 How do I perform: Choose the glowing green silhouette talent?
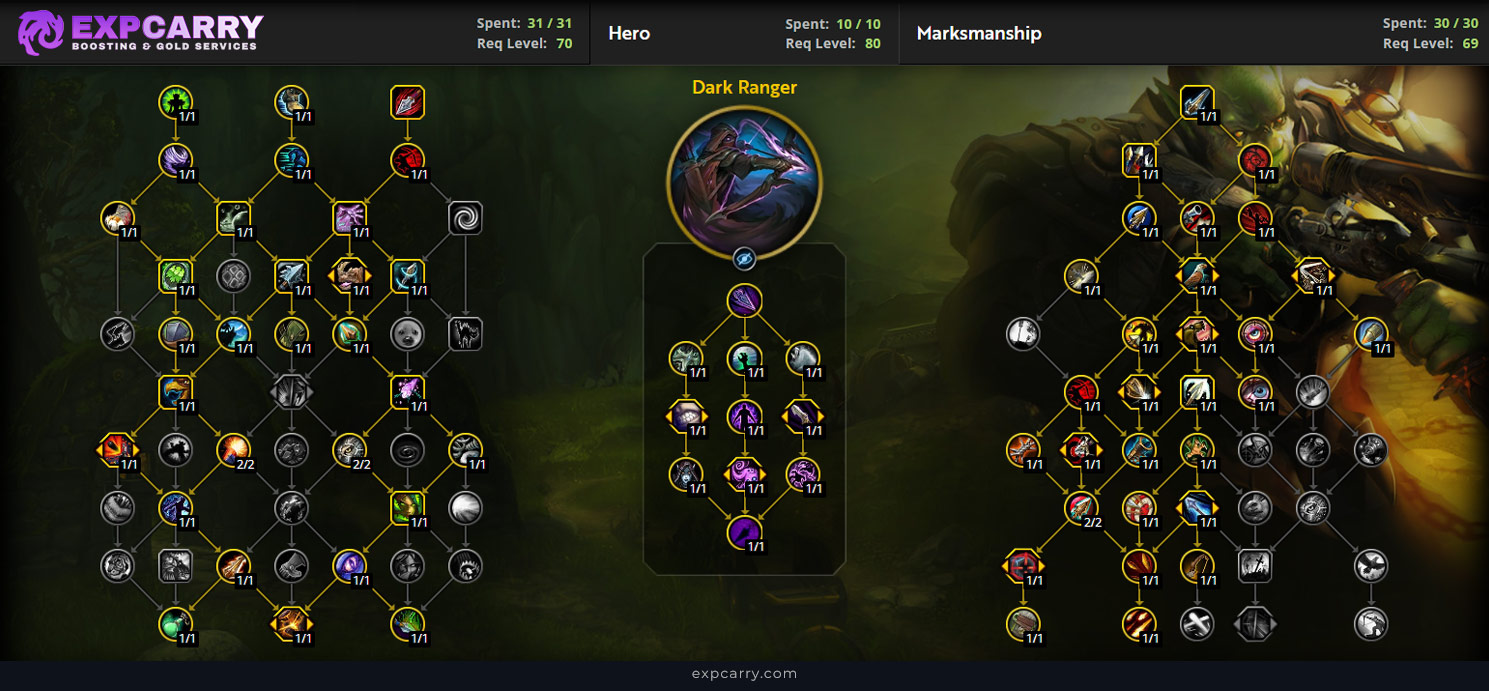175,102
